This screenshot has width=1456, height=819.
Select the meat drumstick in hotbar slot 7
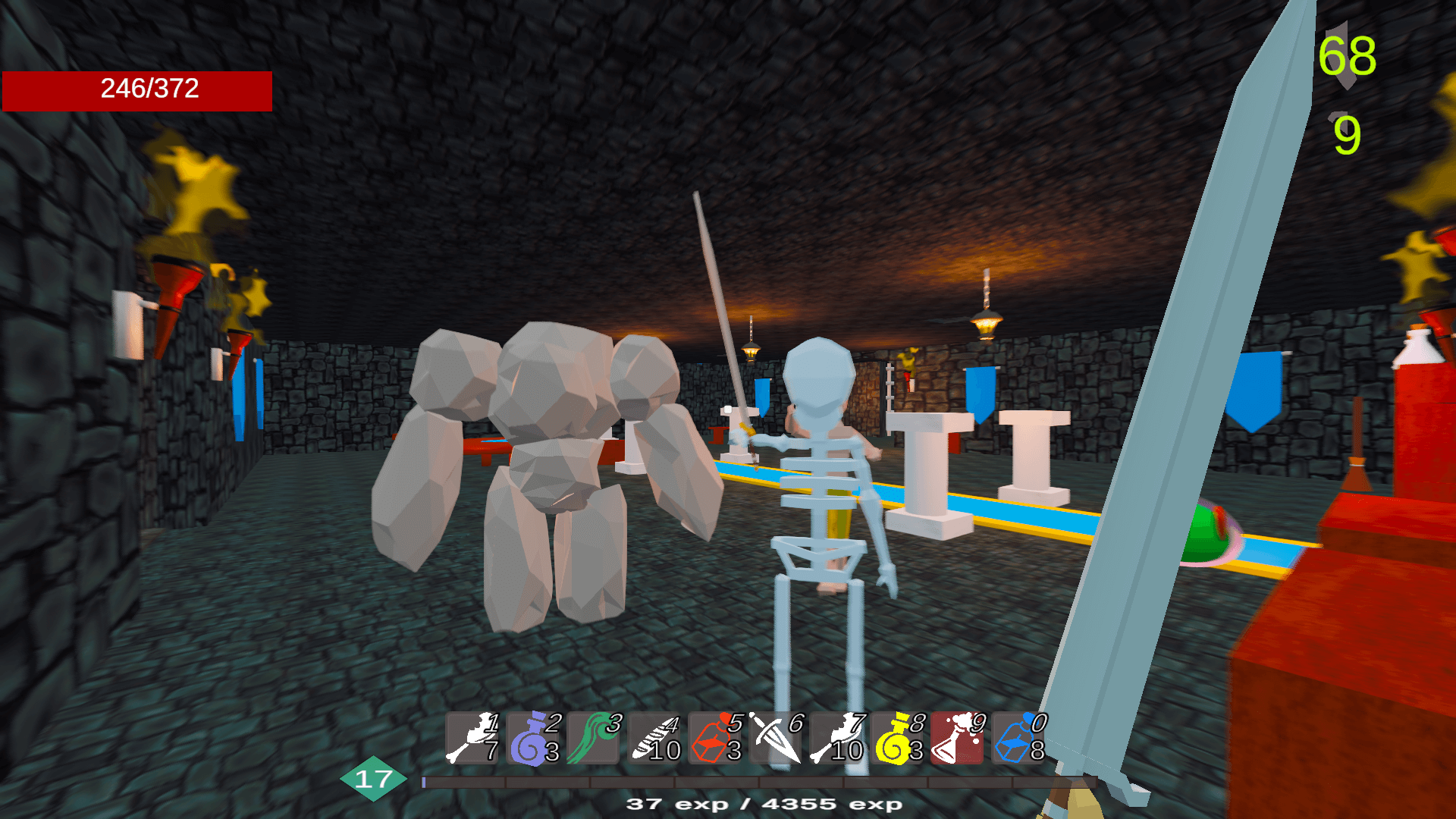(x=836, y=738)
